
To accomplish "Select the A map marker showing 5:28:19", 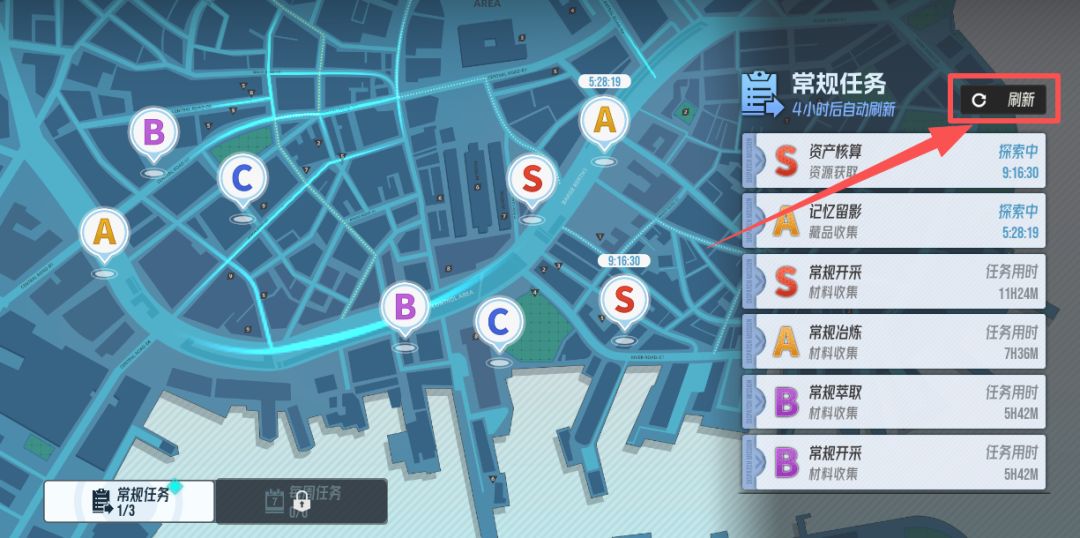I will tap(603, 121).
